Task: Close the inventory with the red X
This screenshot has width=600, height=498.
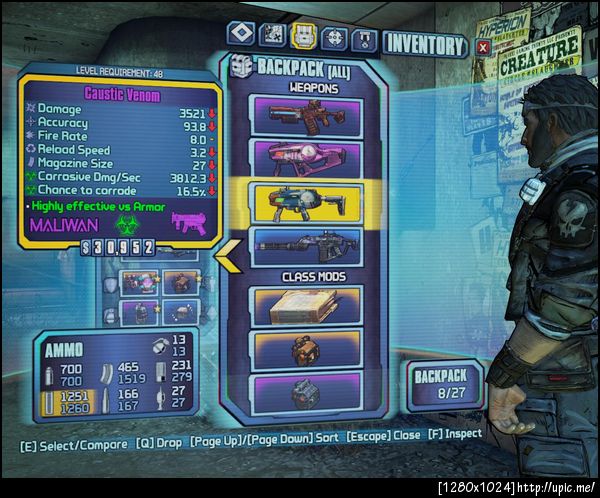Action: [x=483, y=46]
